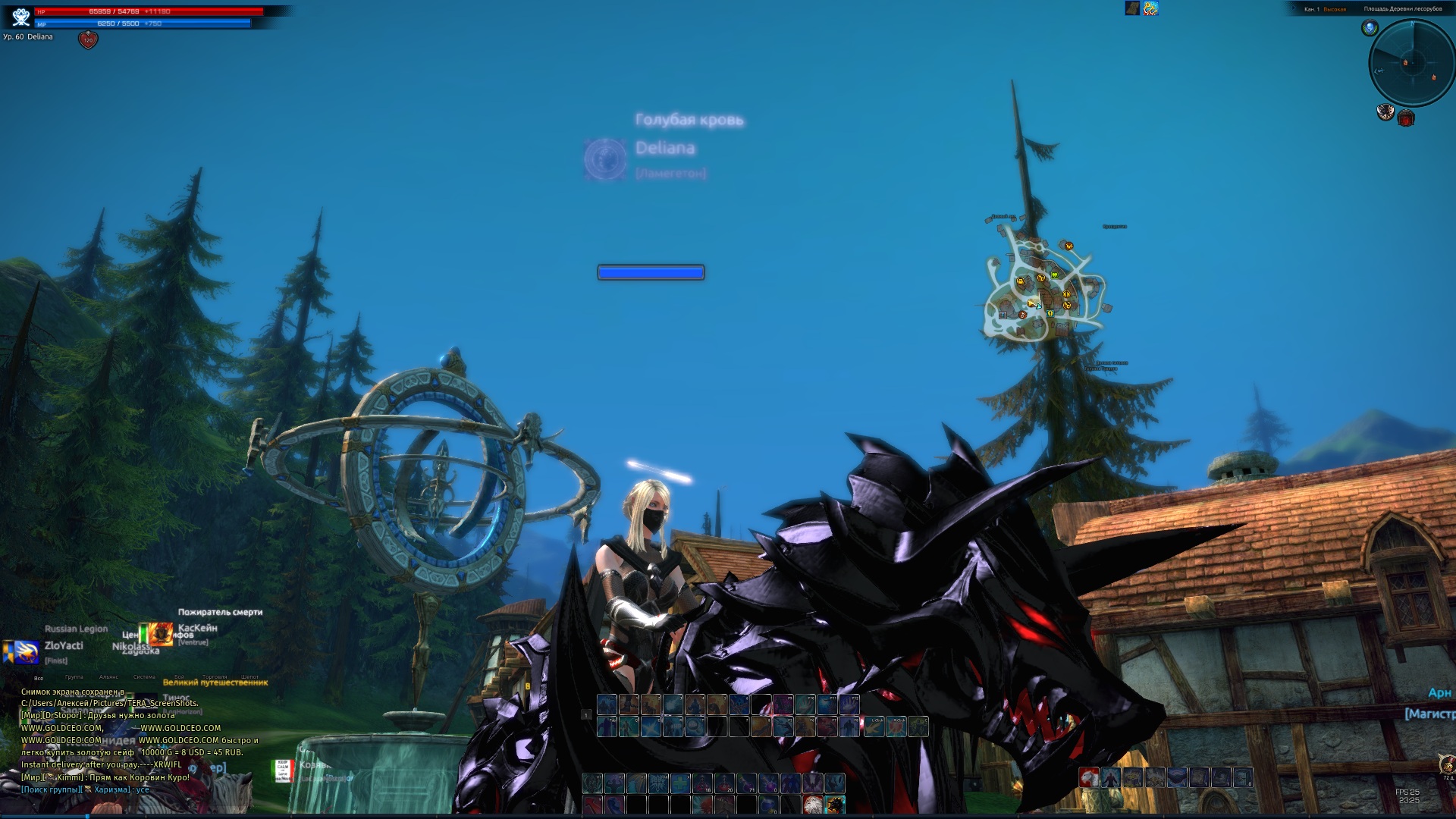Activate the white lion mount icon
Image resolution: width=1456 pixels, height=819 pixels.
(x=813, y=805)
